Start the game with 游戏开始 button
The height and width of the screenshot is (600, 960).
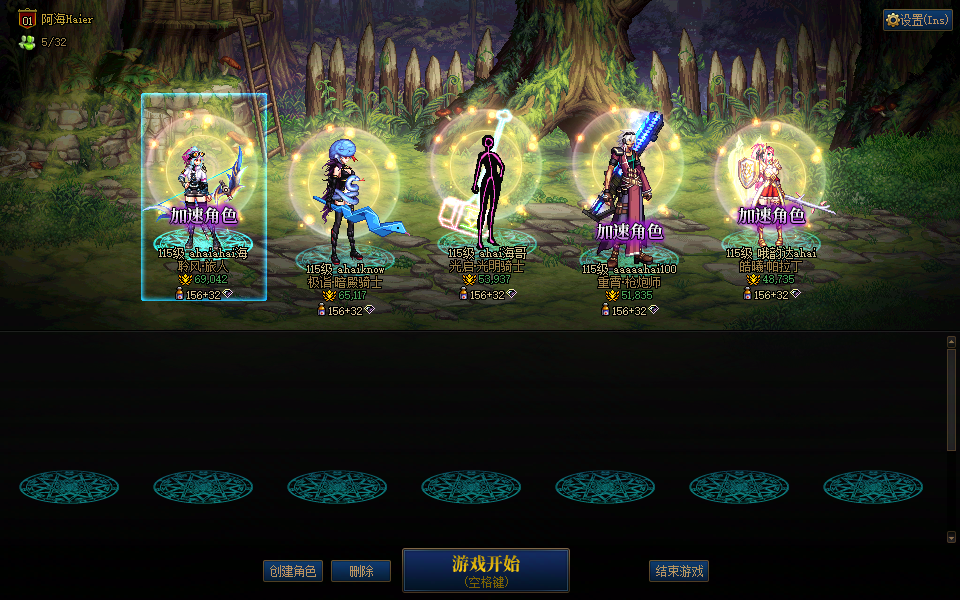pyautogui.click(x=486, y=569)
